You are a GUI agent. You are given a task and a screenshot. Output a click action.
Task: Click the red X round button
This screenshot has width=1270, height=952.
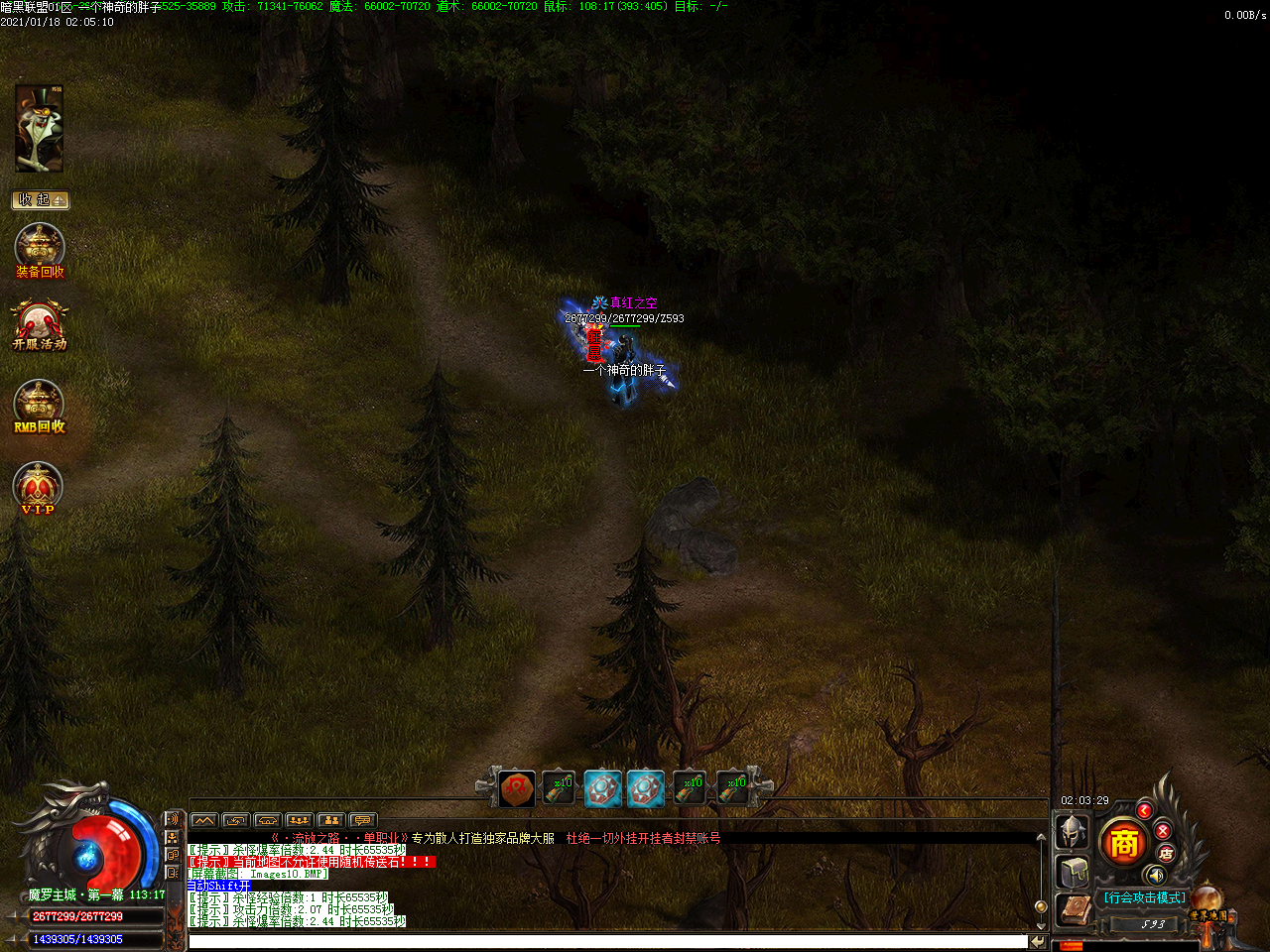click(x=1163, y=830)
